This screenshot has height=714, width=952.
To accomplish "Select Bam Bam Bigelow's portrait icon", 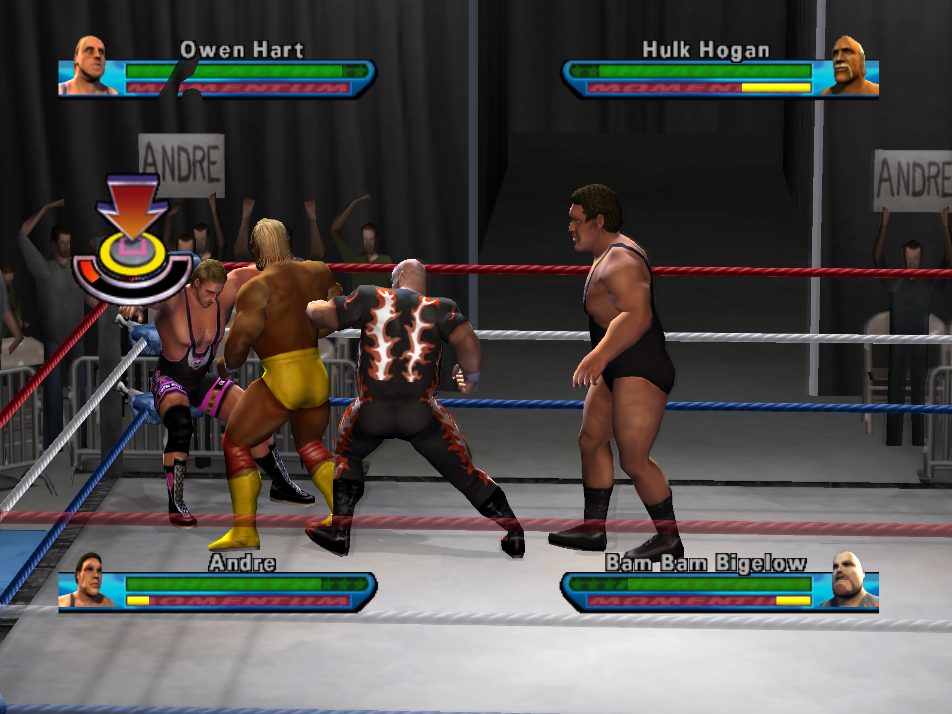I will click(850, 581).
